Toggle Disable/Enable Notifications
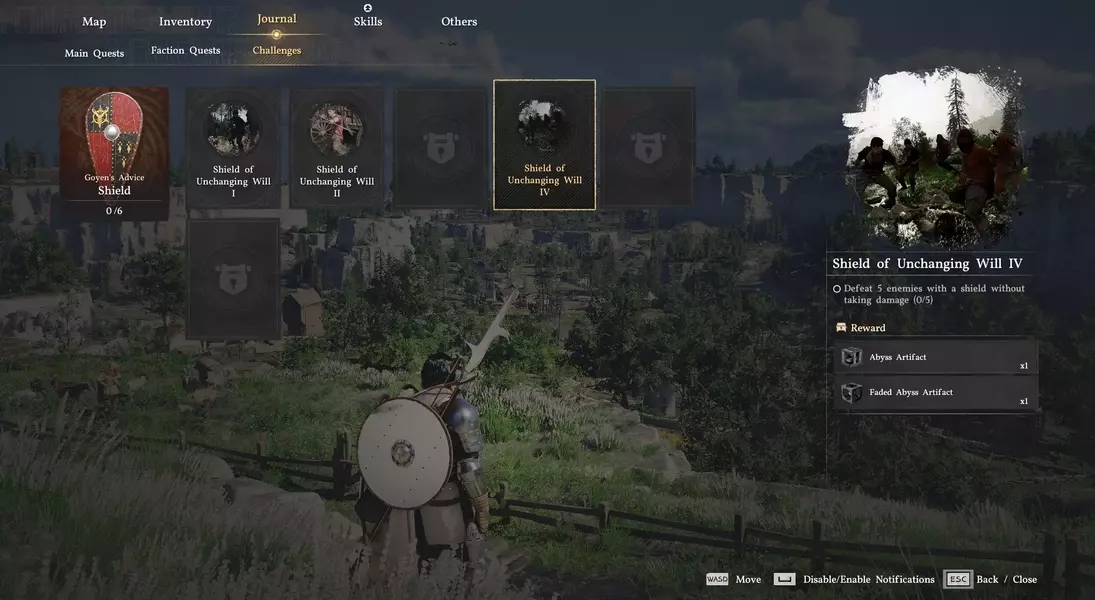This screenshot has width=1095, height=600. [x=855, y=579]
